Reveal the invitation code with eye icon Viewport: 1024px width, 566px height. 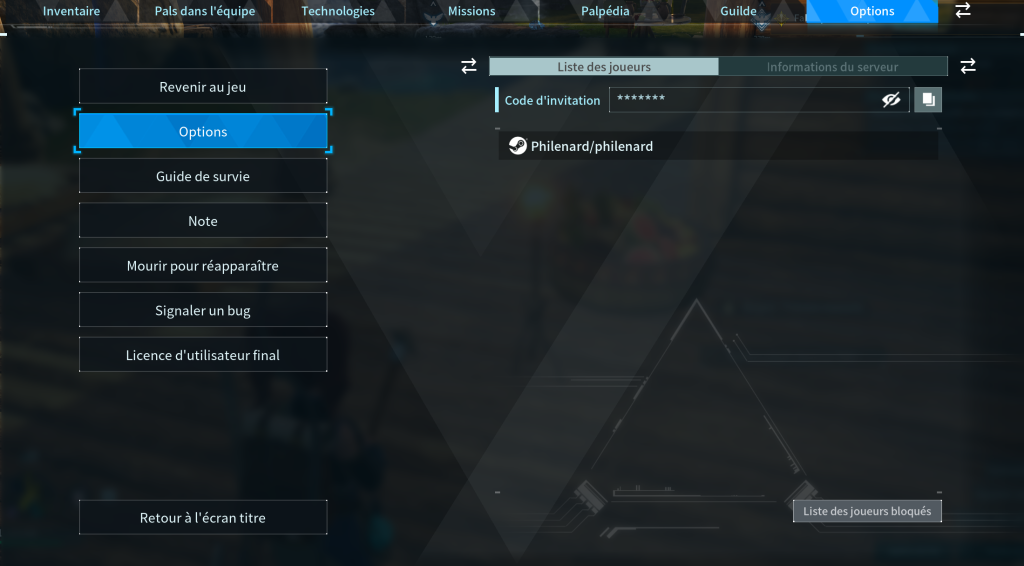pyautogui.click(x=891, y=100)
